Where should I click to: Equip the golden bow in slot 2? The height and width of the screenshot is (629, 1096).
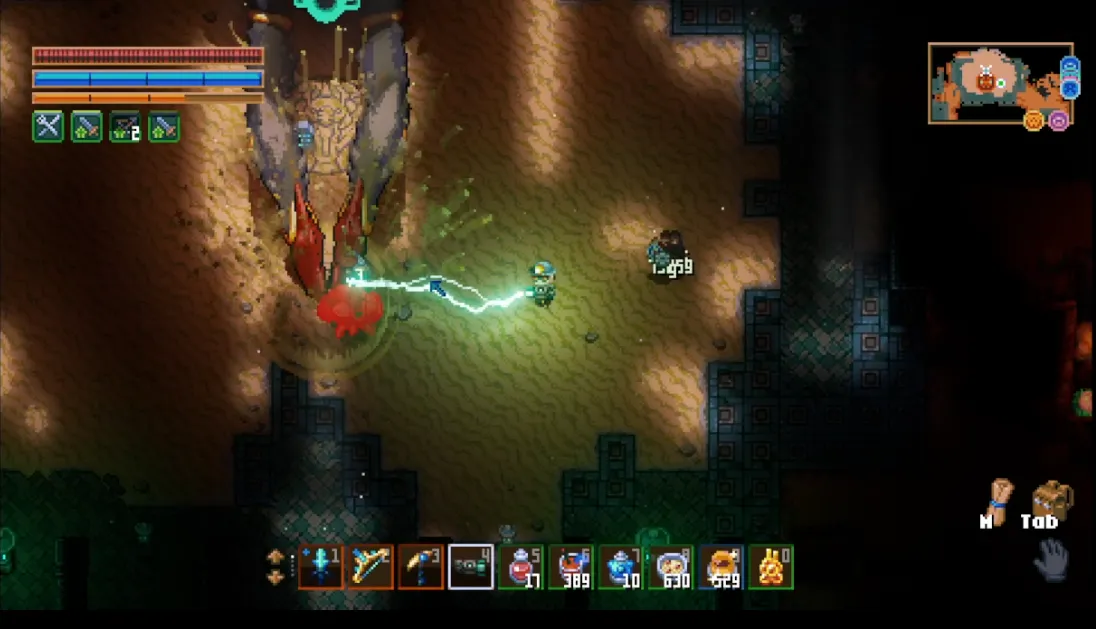[x=370, y=567]
